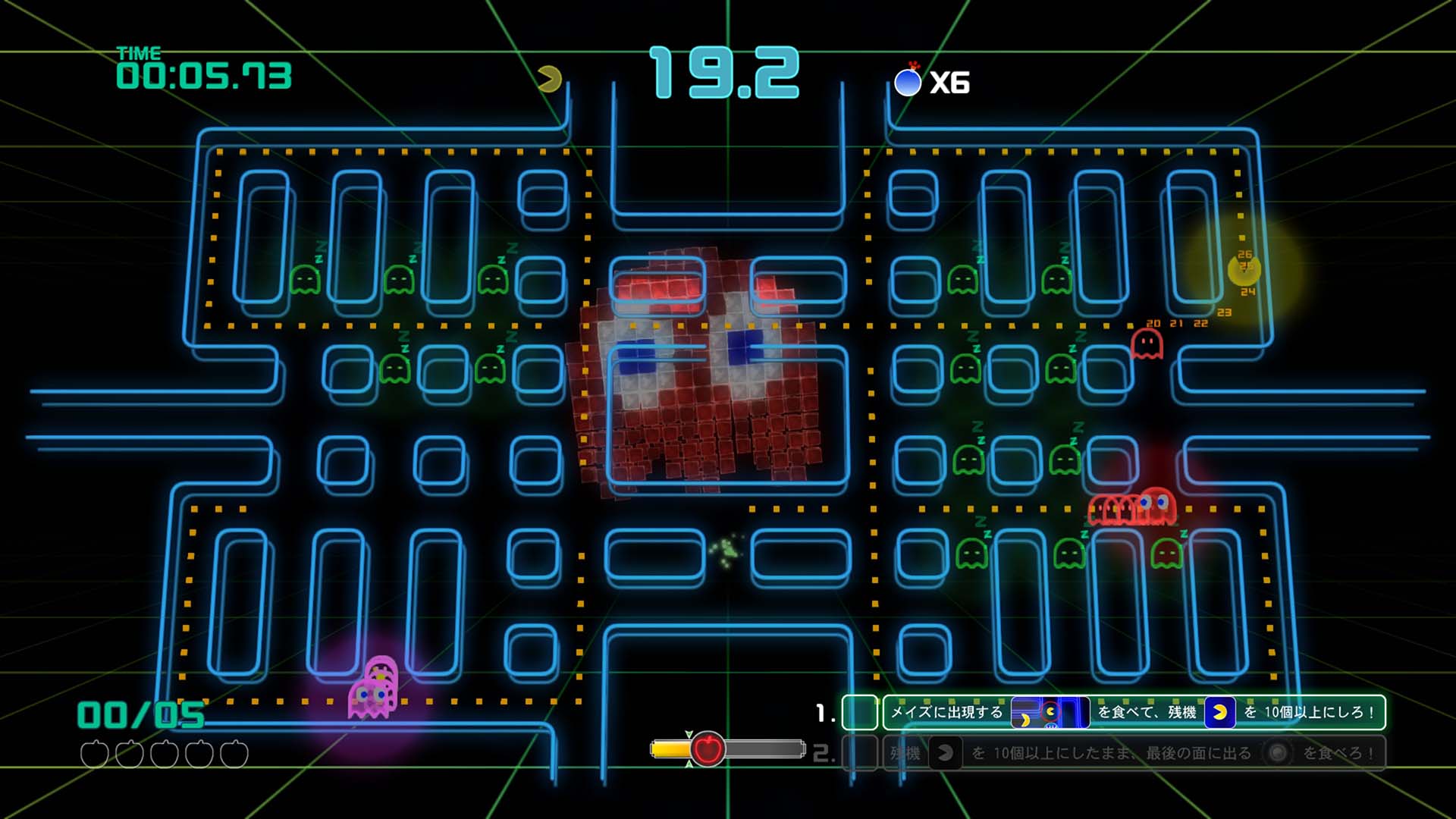
Task: Click the blue bomb stock icon
Action: (908, 81)
